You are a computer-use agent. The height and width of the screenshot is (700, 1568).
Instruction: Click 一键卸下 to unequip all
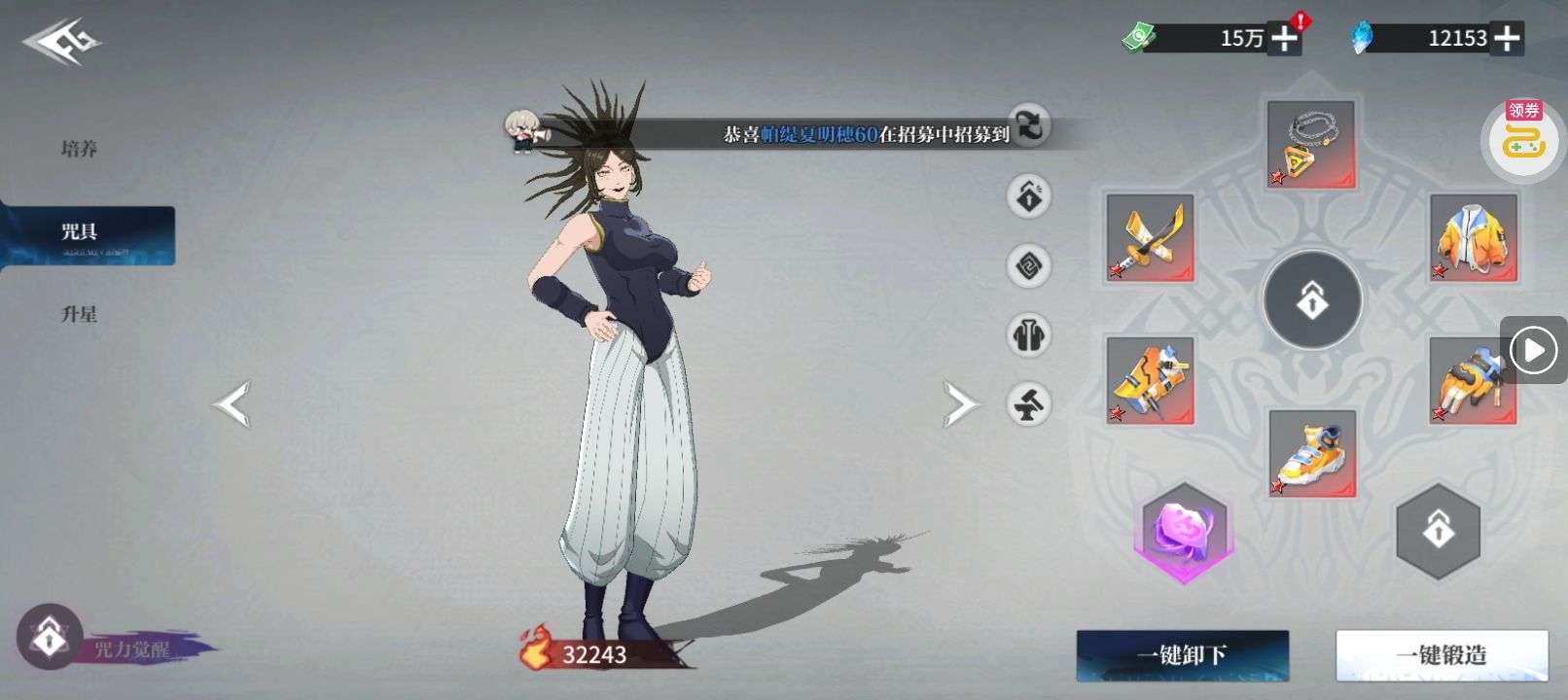pos(1182,655)
